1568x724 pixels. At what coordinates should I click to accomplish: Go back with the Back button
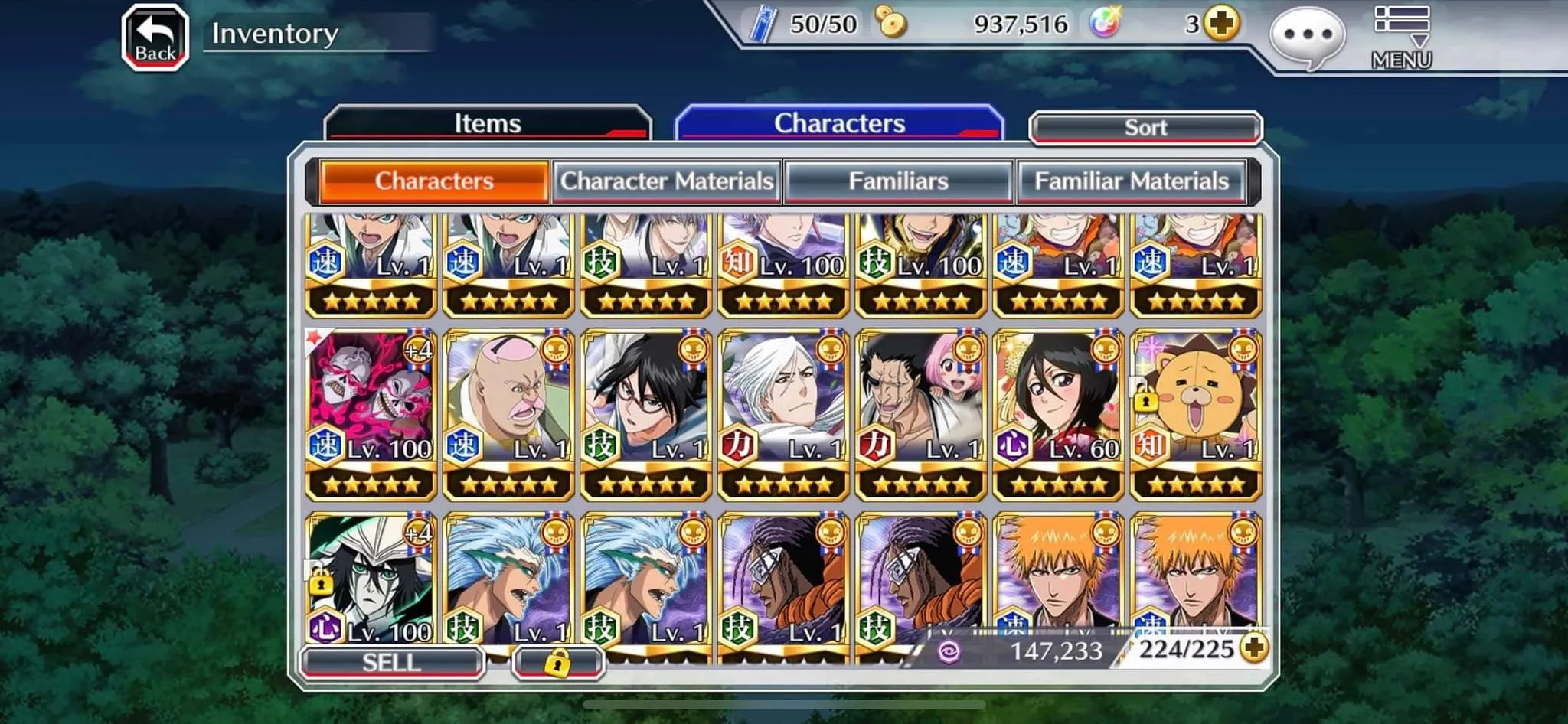pos(155,38)
